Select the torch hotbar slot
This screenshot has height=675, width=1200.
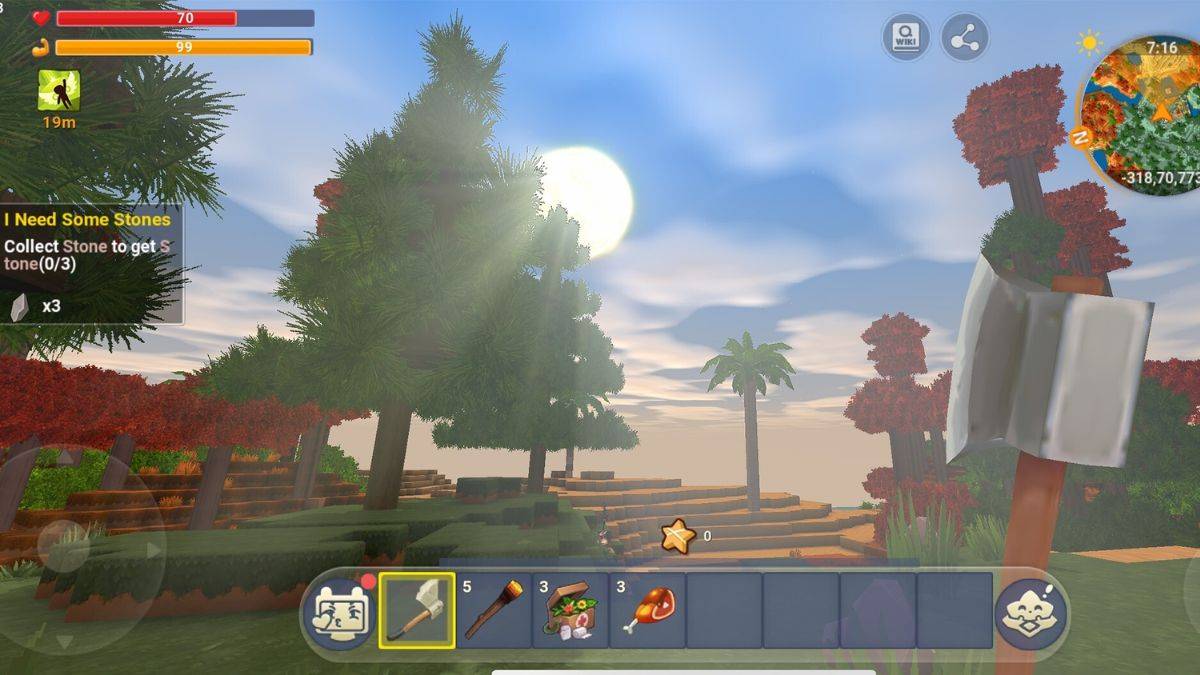point(494,610)
